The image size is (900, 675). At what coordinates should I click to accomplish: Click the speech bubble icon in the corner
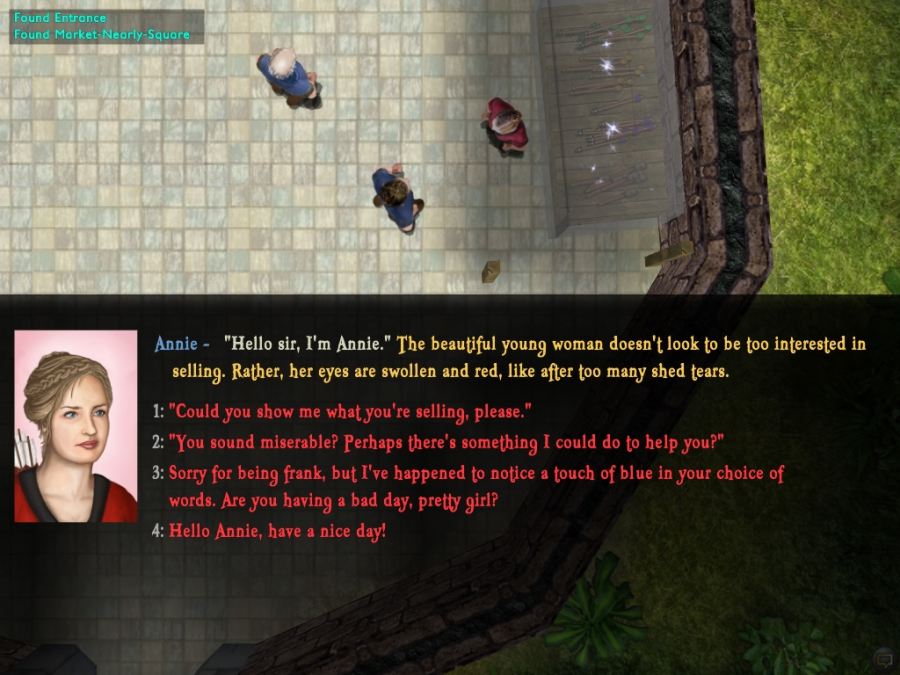tap(882, 658)
